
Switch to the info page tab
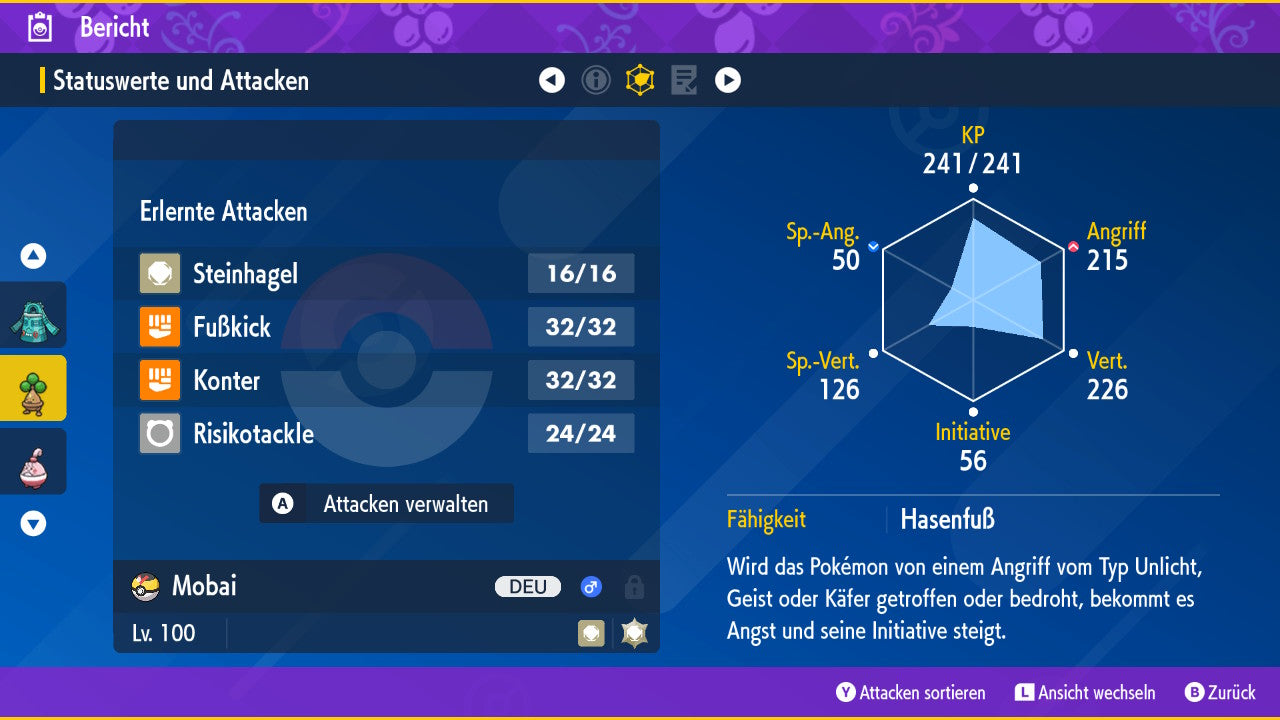click(x=596, y=80)
